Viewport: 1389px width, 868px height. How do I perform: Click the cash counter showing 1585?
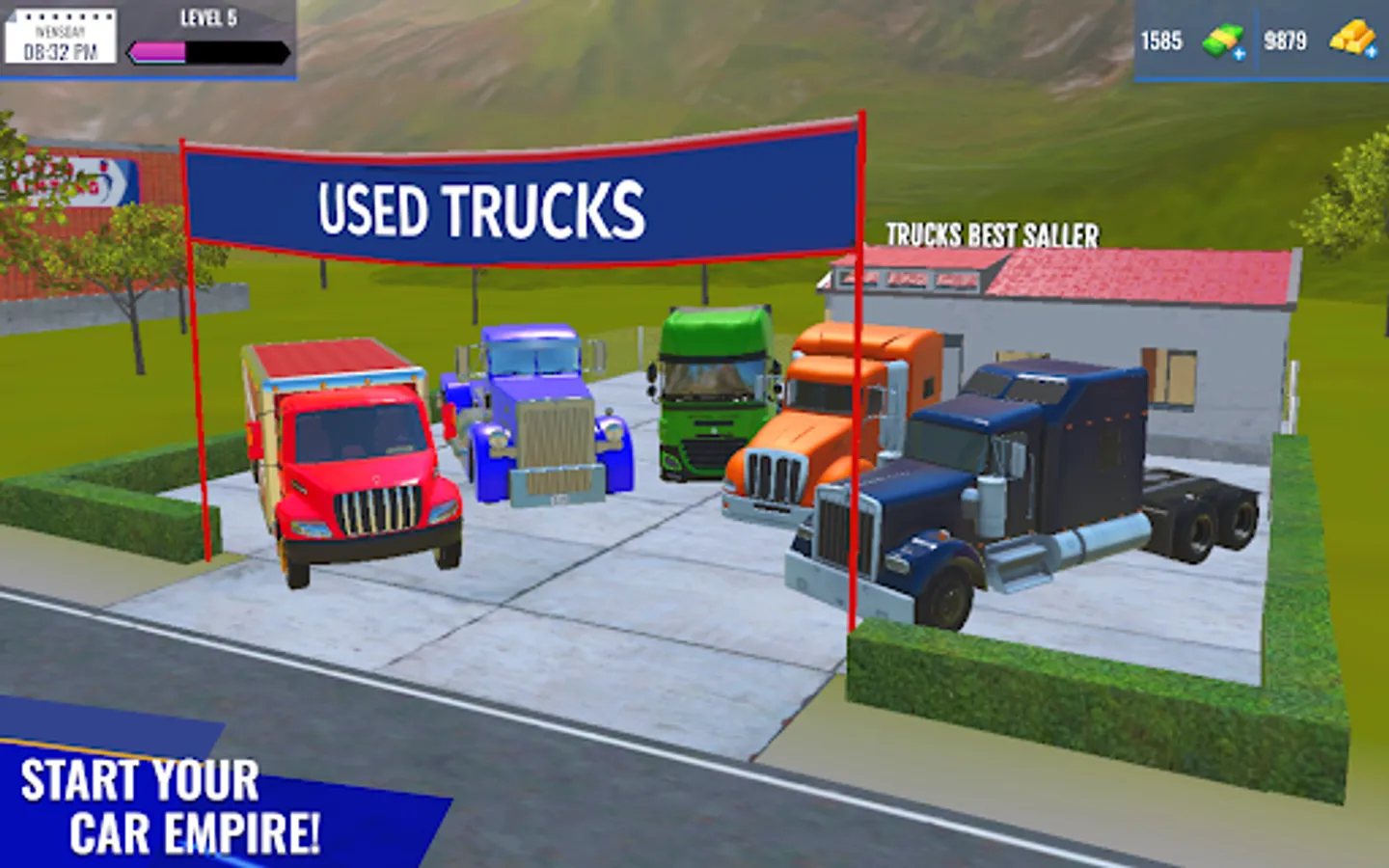1162,40
